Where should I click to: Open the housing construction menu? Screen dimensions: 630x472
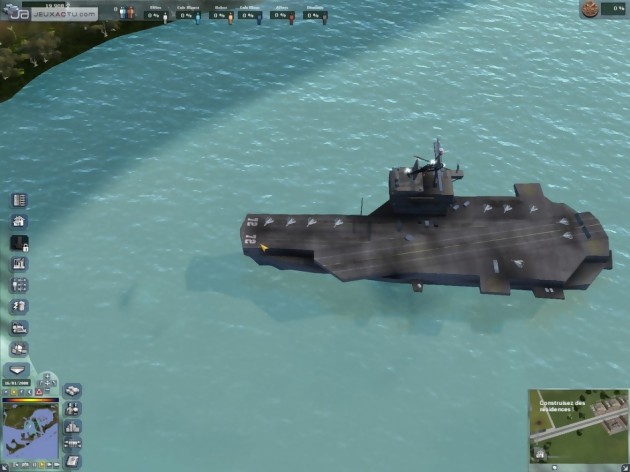pyautogui.click(x=19, y=221)
